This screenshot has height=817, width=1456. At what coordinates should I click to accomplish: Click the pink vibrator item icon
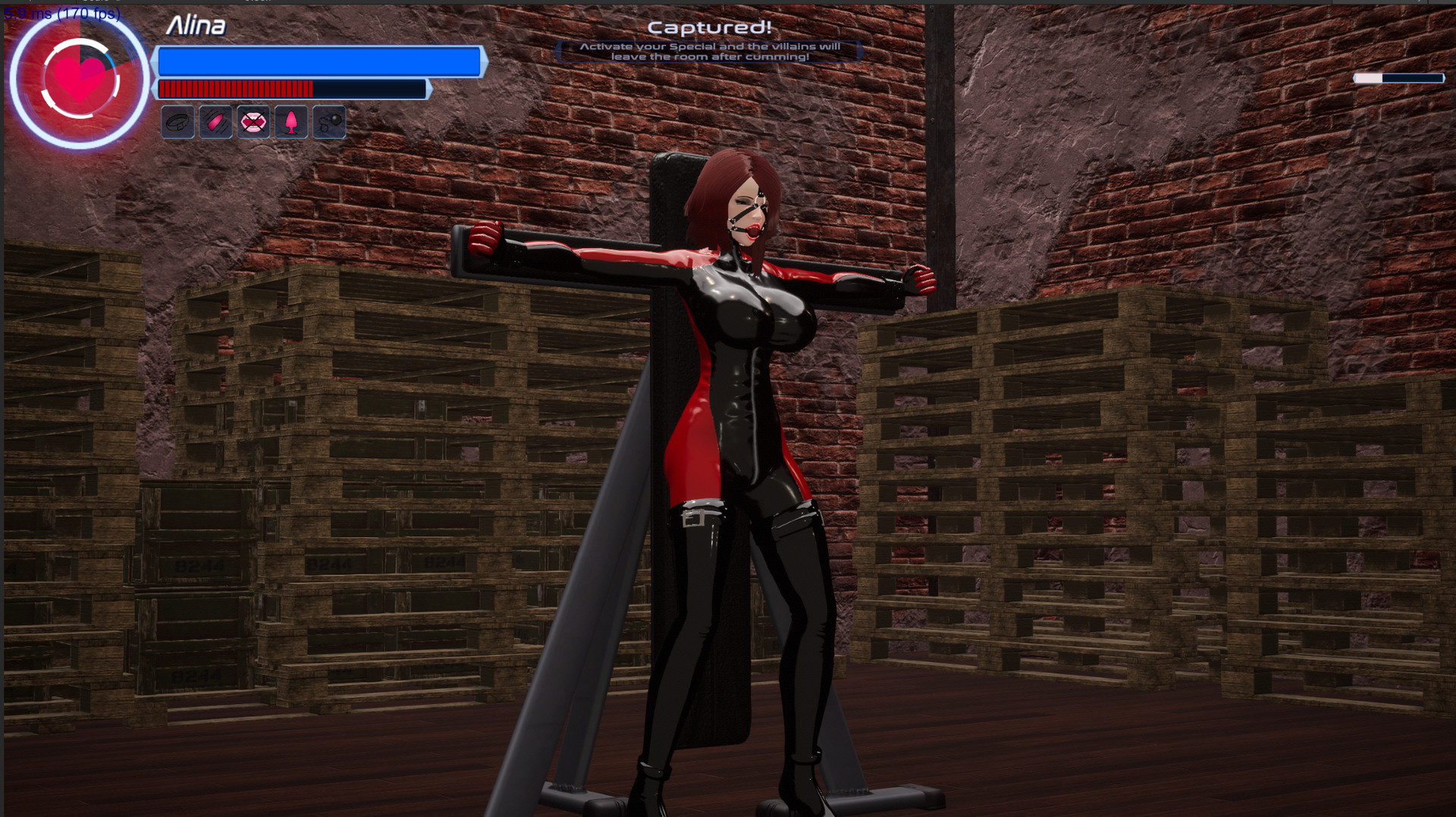[x=215, y=121]
